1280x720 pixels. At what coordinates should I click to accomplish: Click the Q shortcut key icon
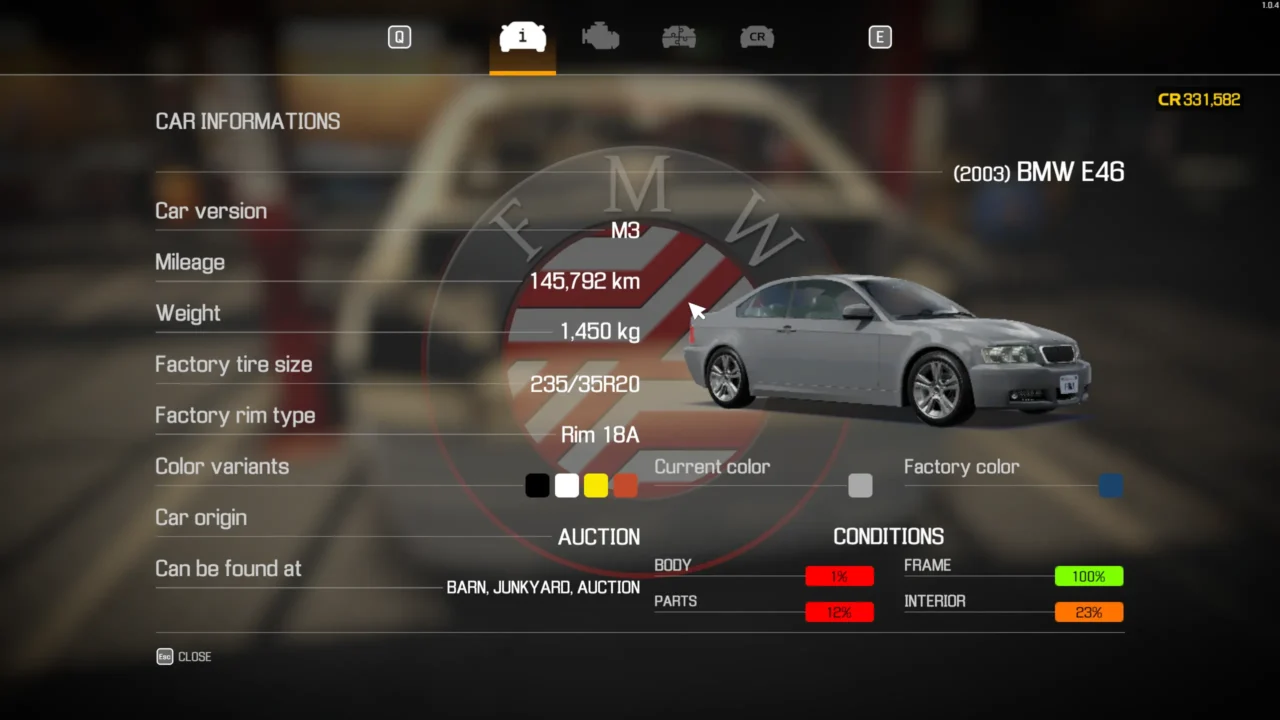click(399, 37)
